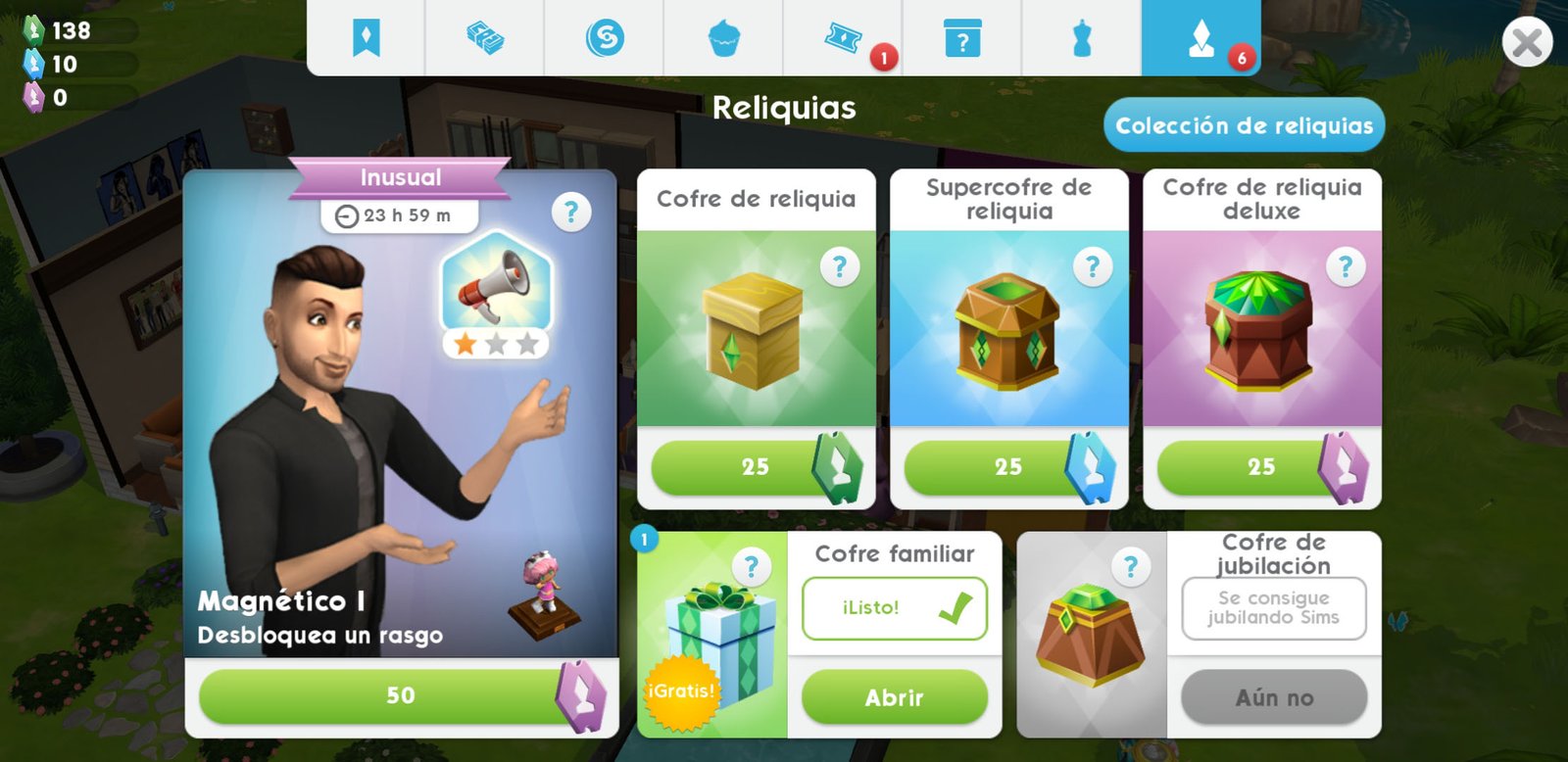
Task: Show info for Cofre de reliquia
Action: coord(839,266)
